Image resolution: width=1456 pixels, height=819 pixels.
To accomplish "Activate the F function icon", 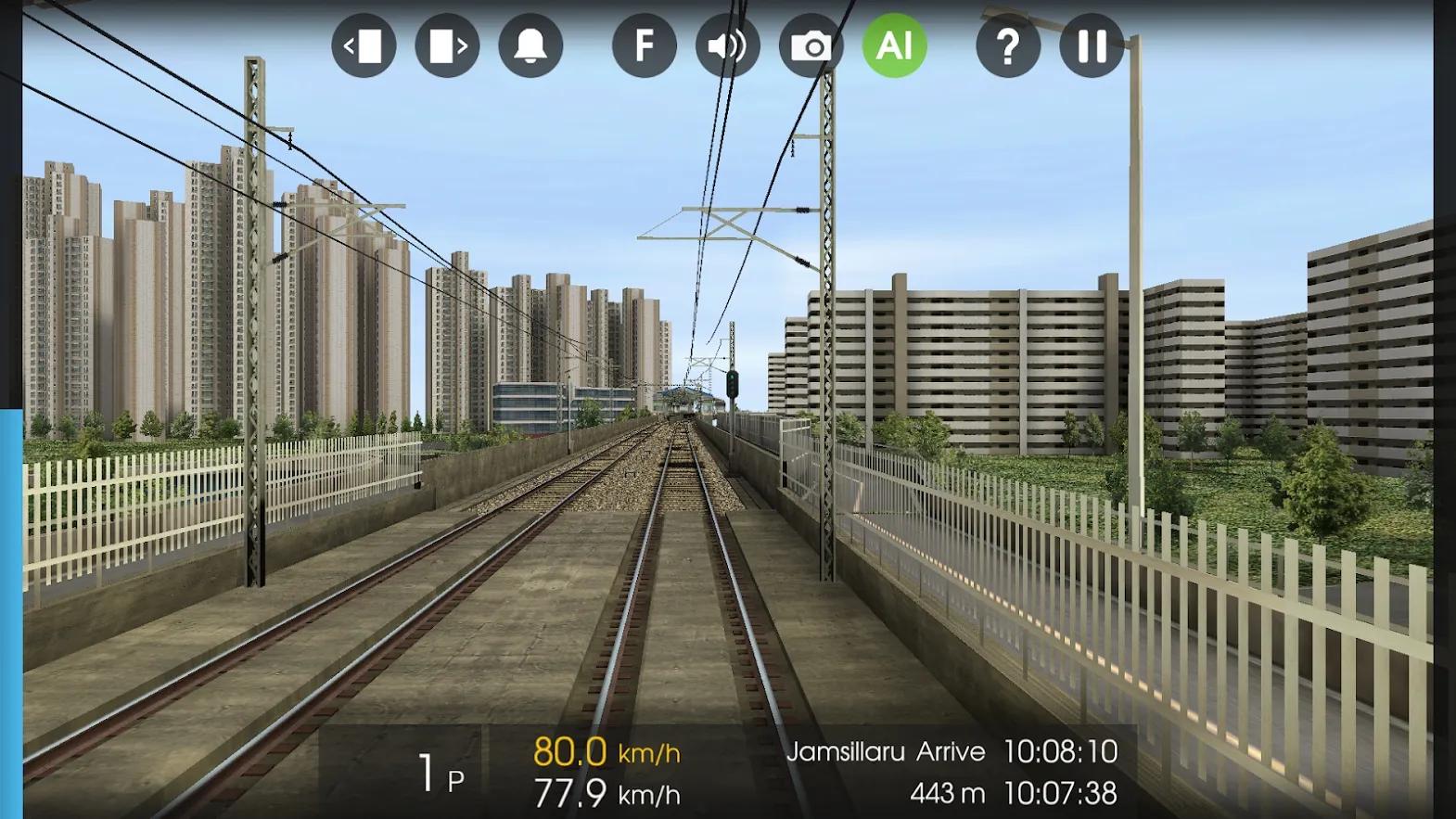I will point(645,45).
